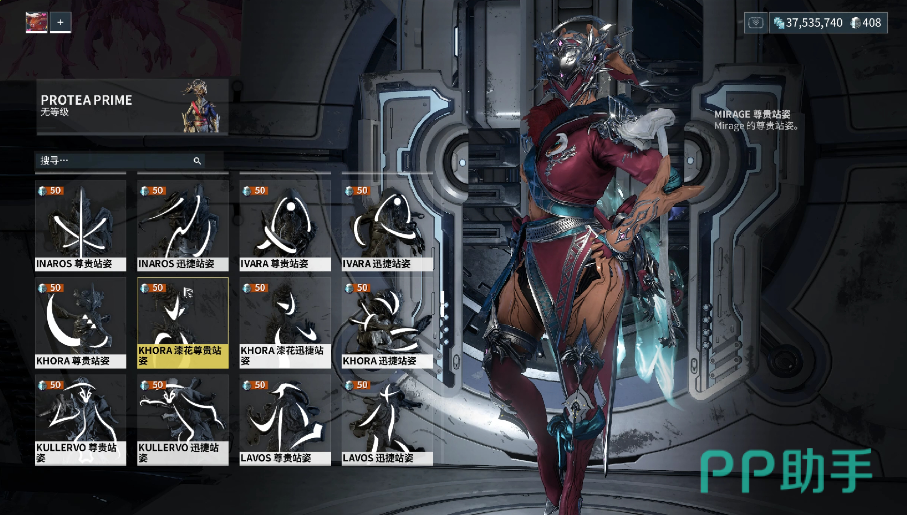
Task: Pick the KHORA 漆花迅捷站姿 tile
Action: [285, 322]
